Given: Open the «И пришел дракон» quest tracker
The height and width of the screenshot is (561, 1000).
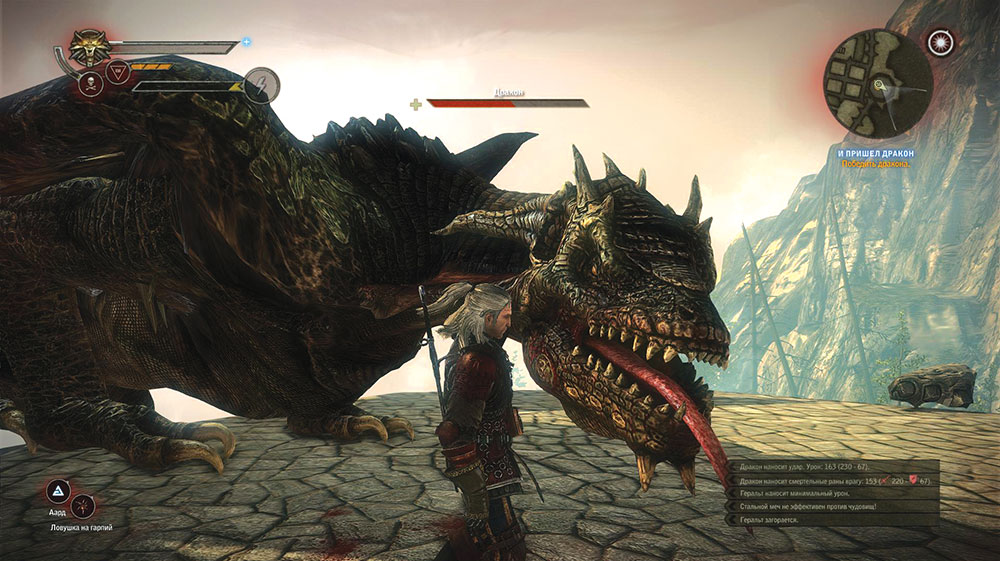Looking at the screenshot, I should pyautogui.click(x=875, y=153).
